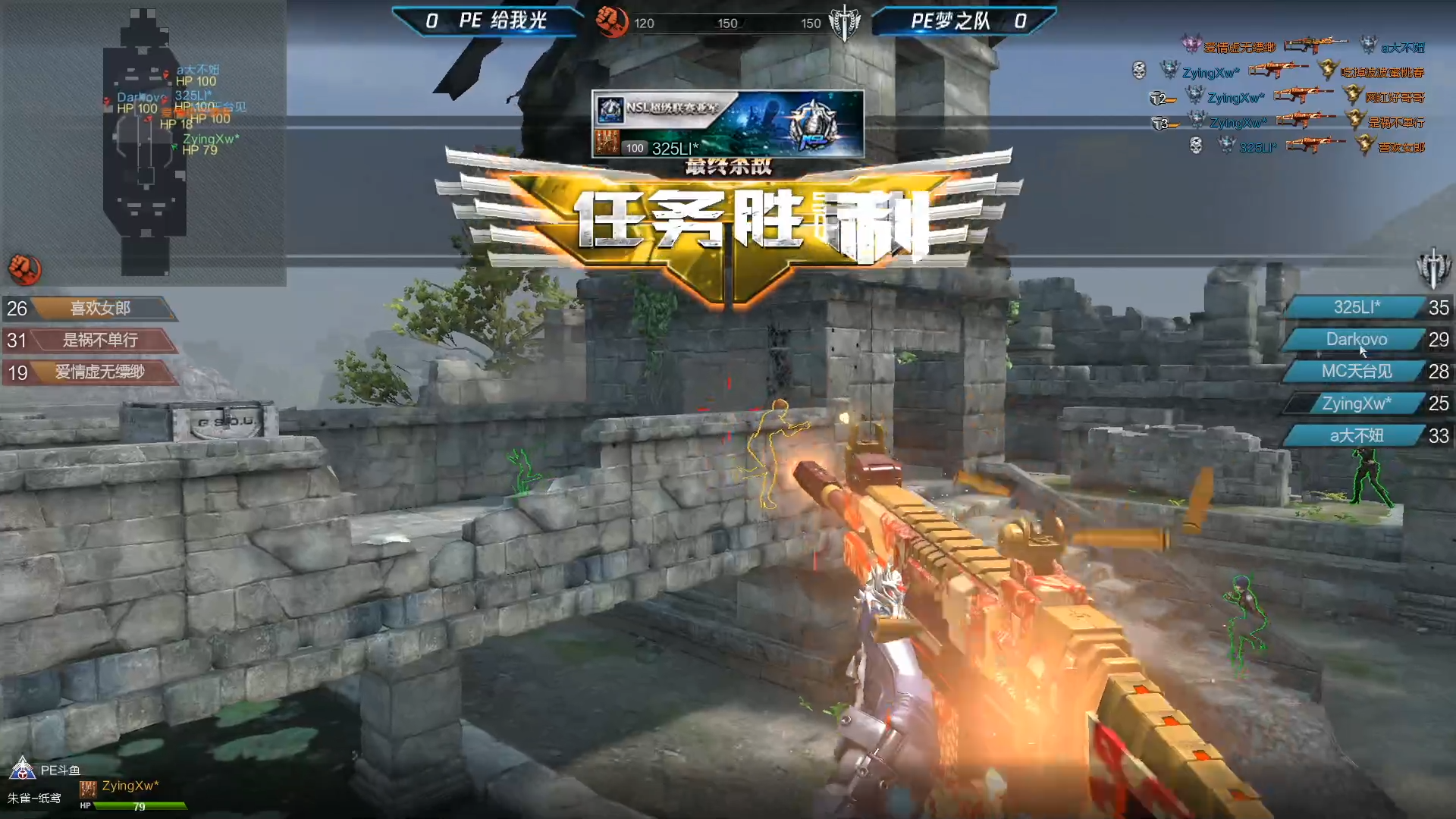1456x819 pixels.
Task: Click the PE 给我光 team banner
Action: click(487, 21)
